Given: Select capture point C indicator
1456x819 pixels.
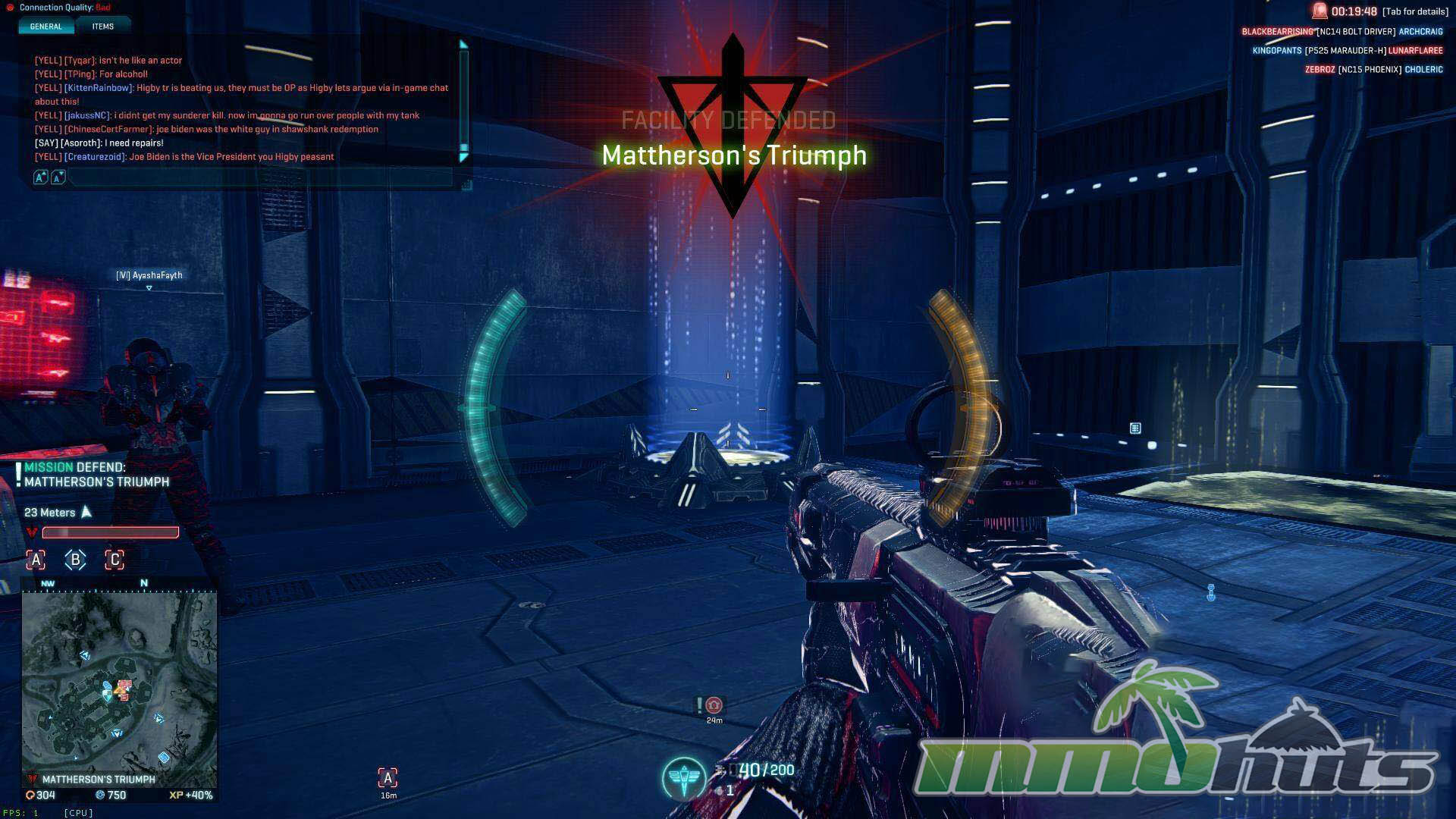Looking at the screenshot, I should [115, 560].
